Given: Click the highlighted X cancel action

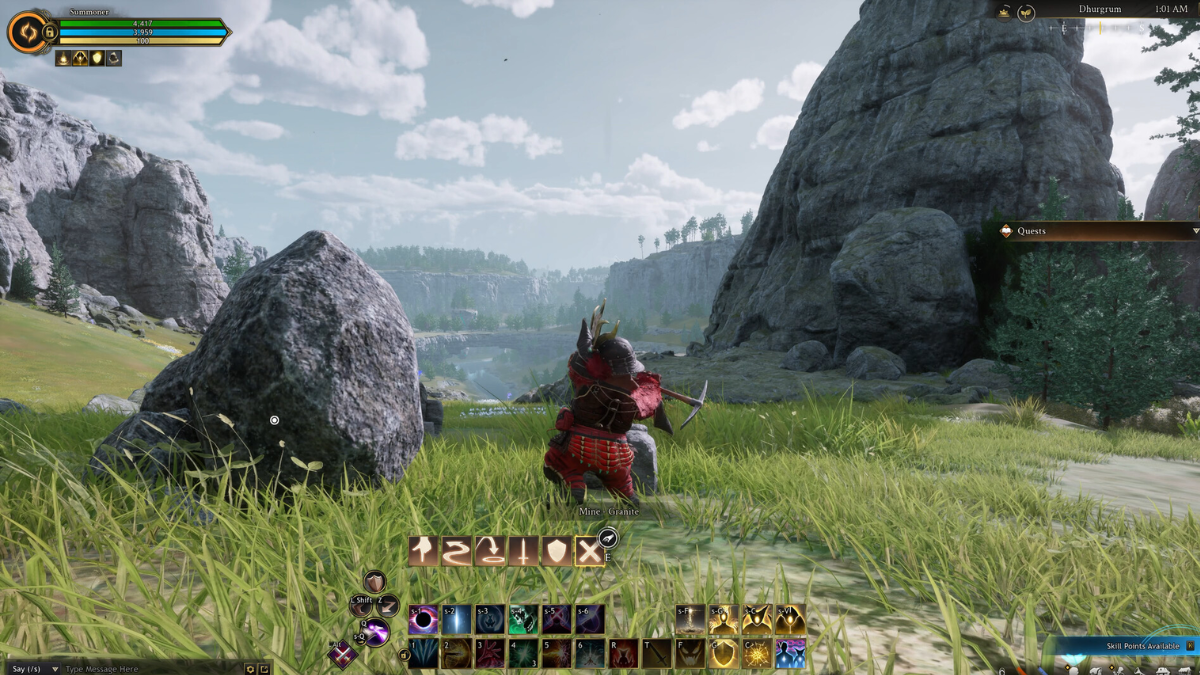Looking at the screenshot, I should pos(589,551).
